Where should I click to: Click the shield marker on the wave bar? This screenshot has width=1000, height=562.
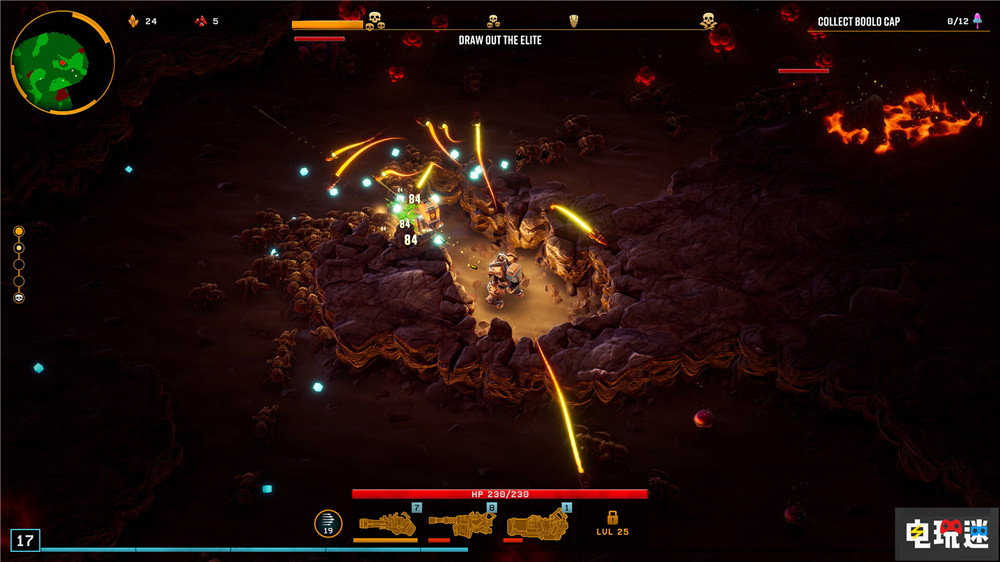click(x=573, y=21)
